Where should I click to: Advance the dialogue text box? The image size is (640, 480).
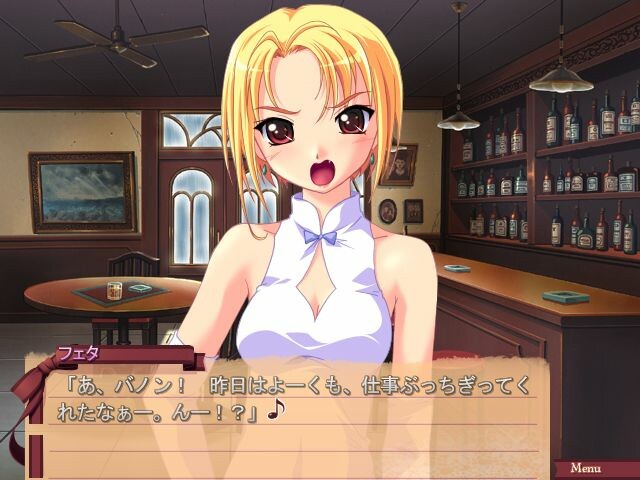[300, 410]
